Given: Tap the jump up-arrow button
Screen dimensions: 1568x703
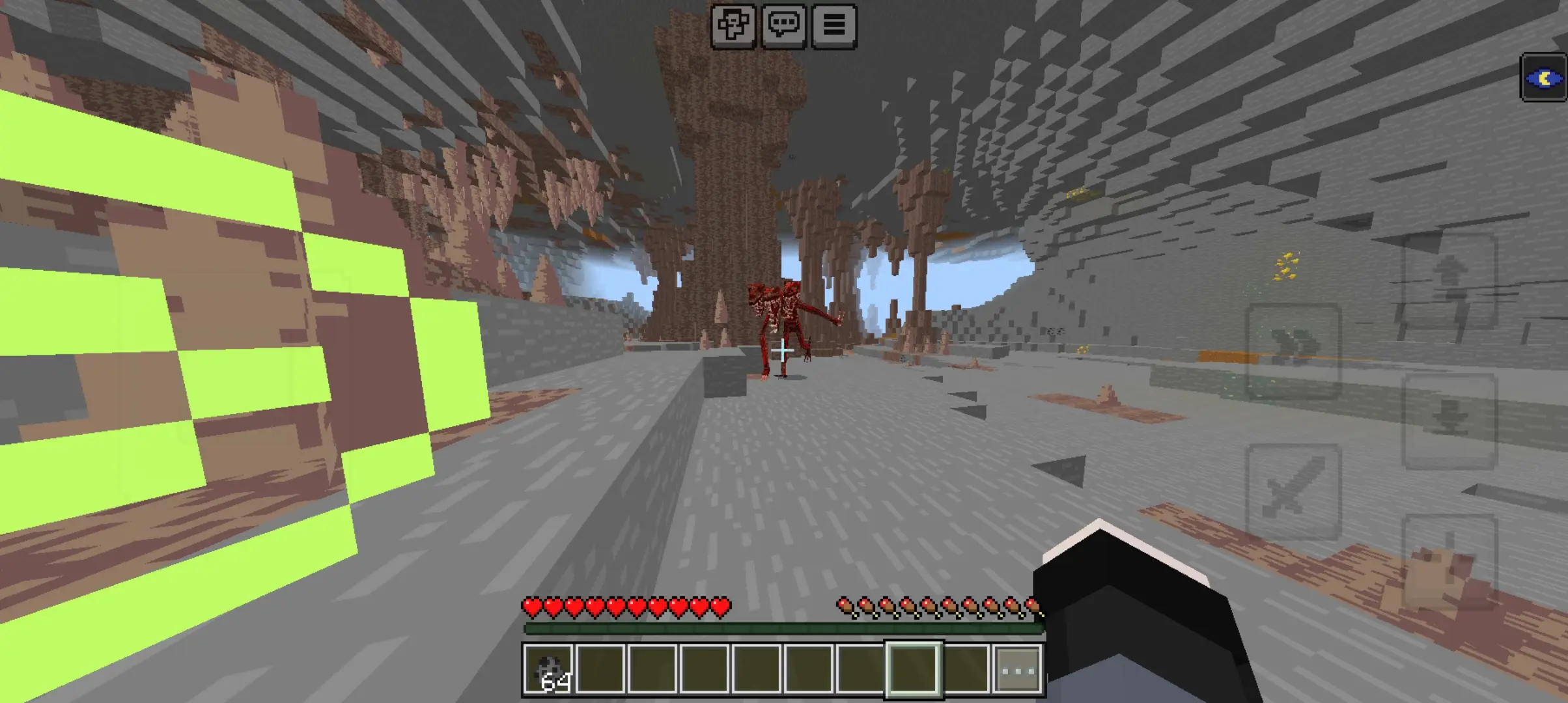Looking at the screenshot, I should 1449,281.
